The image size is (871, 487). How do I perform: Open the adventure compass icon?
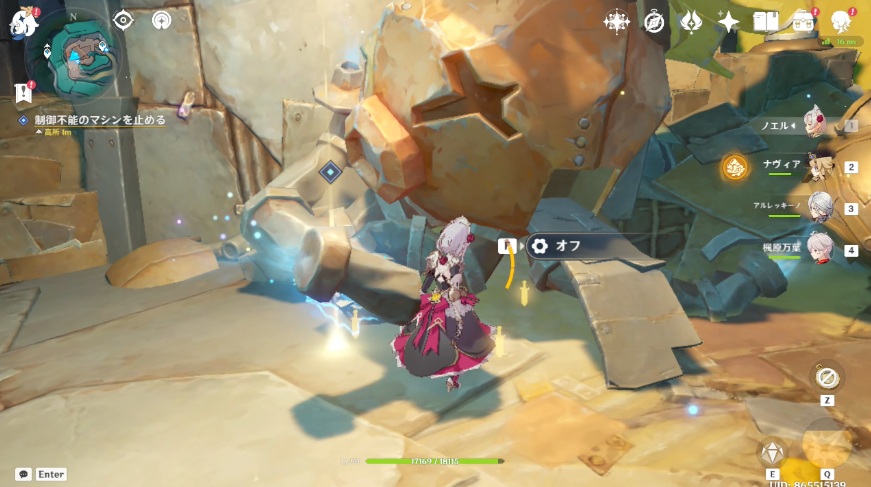tap(654, 22)
